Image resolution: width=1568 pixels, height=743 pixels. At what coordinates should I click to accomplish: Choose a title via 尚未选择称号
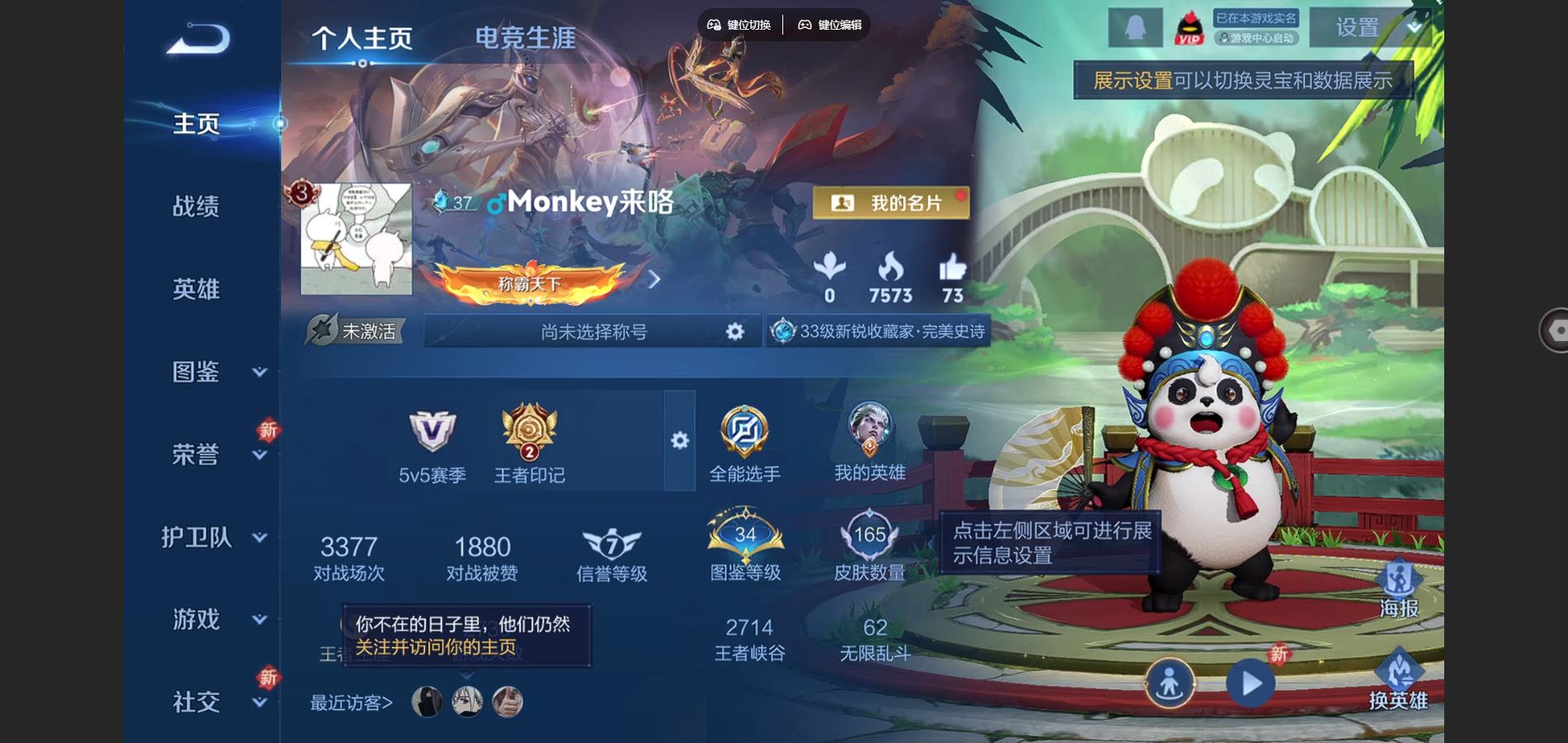click(x=593, y=332)
